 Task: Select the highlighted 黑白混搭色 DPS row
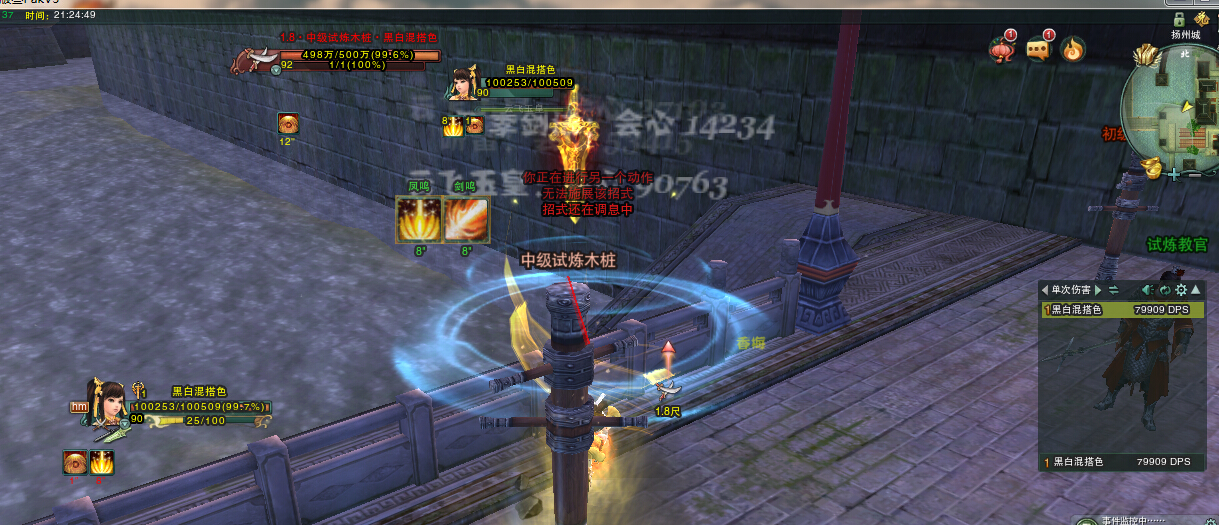pyautogui.click(x=1120, y=310)
